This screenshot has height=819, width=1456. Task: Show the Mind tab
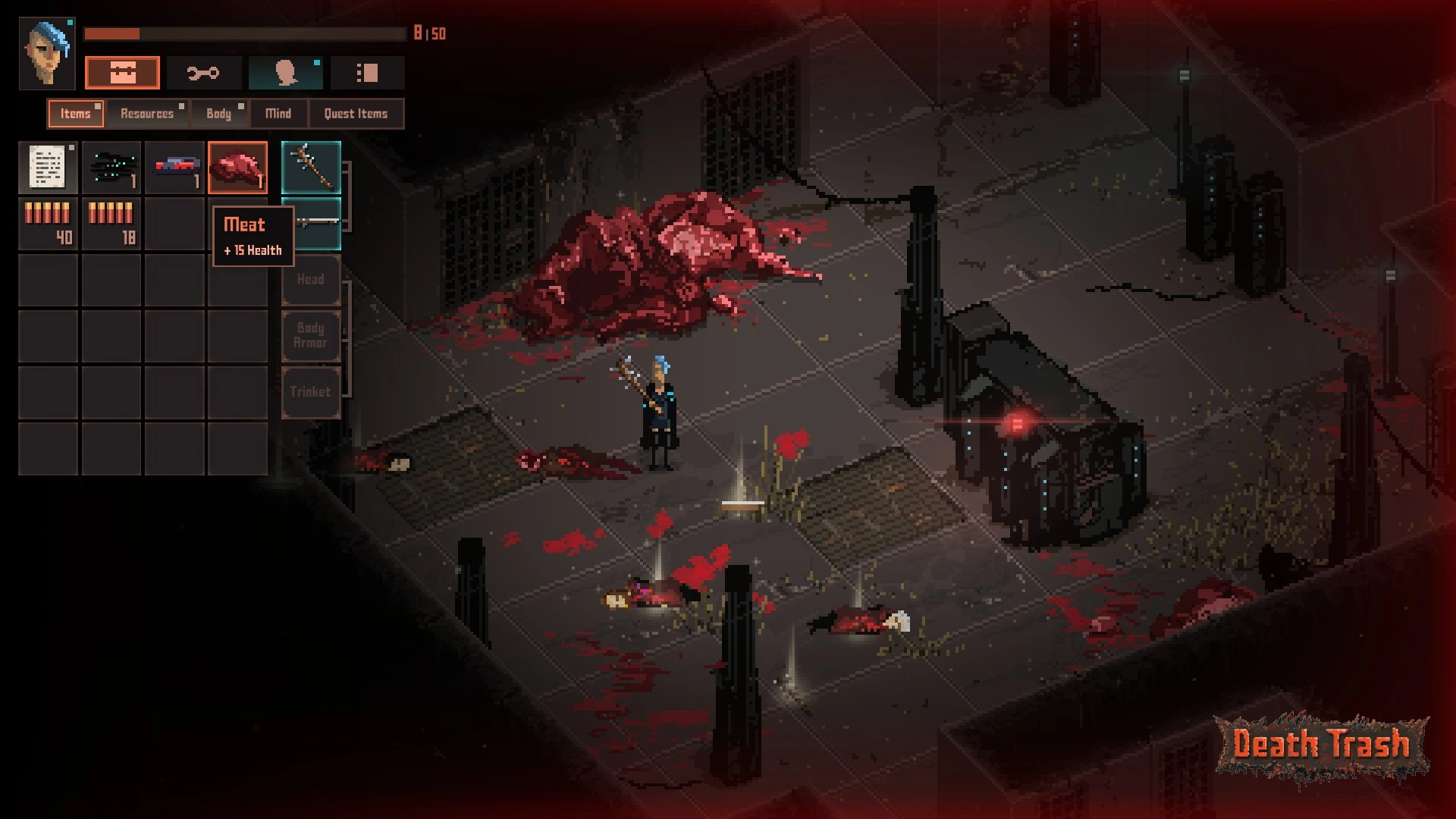[278, 114]
